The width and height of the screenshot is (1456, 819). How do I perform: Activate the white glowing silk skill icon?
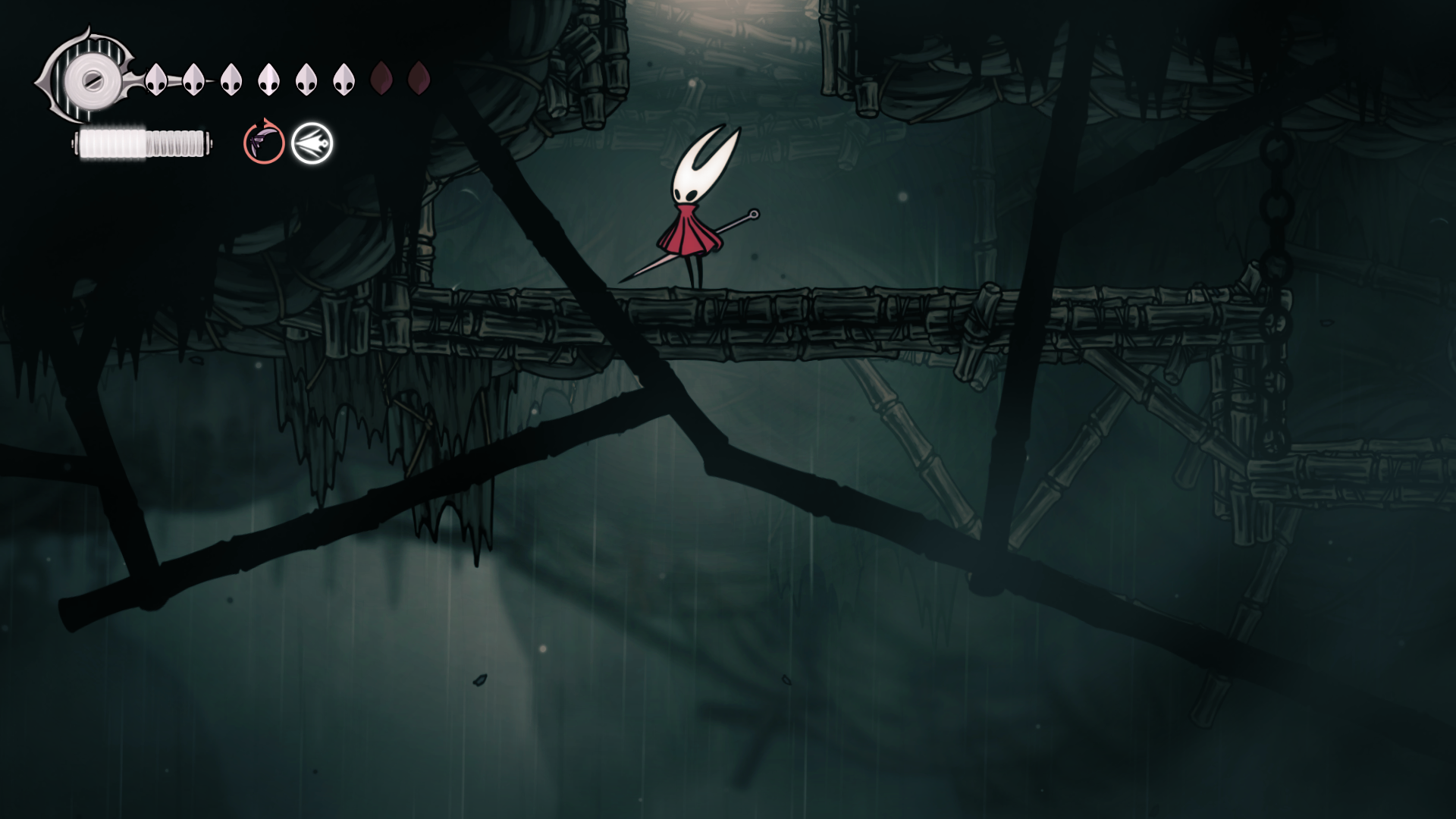coord(312,143)
